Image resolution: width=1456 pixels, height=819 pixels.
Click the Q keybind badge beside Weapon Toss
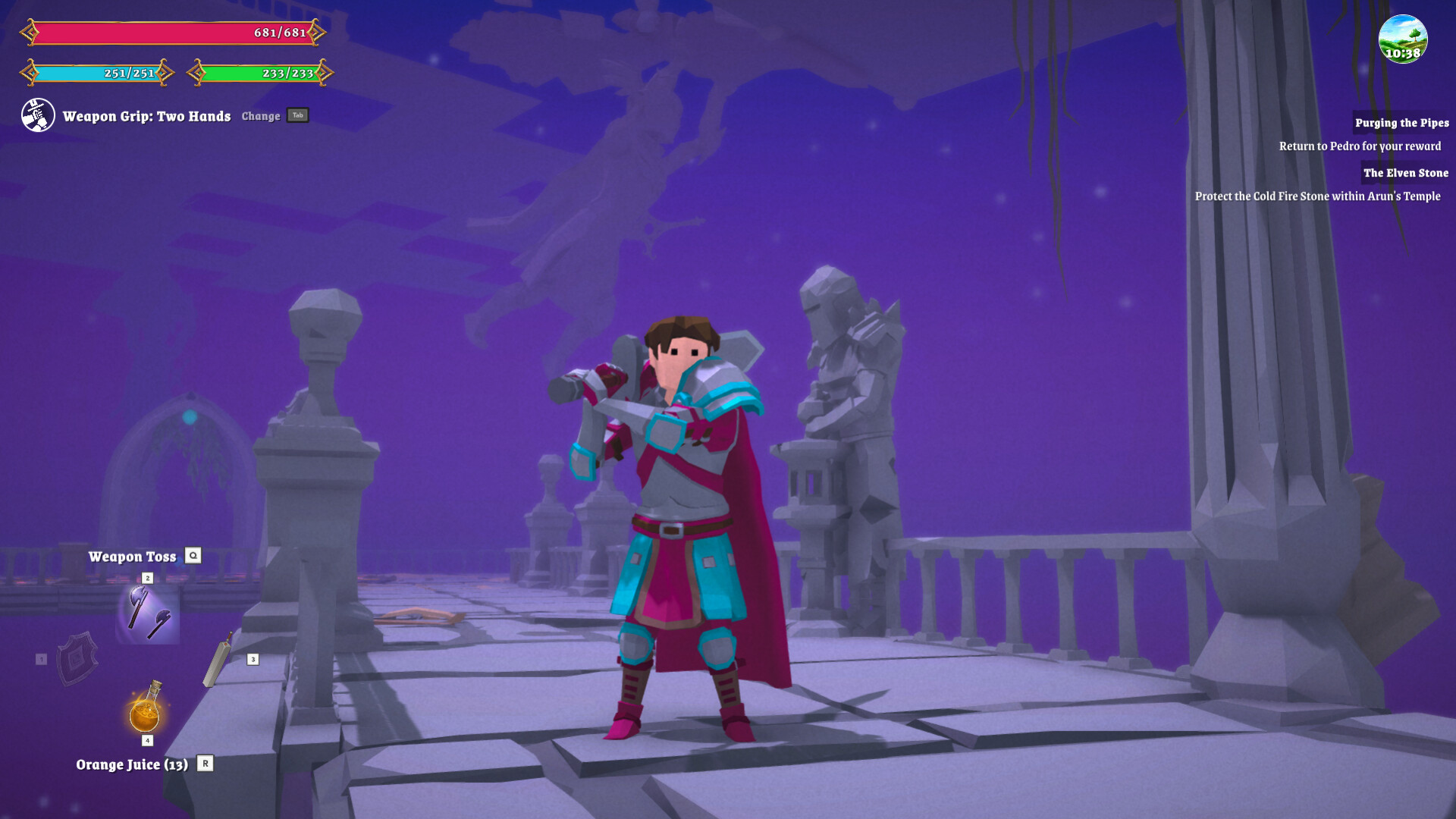click(195, 556)
